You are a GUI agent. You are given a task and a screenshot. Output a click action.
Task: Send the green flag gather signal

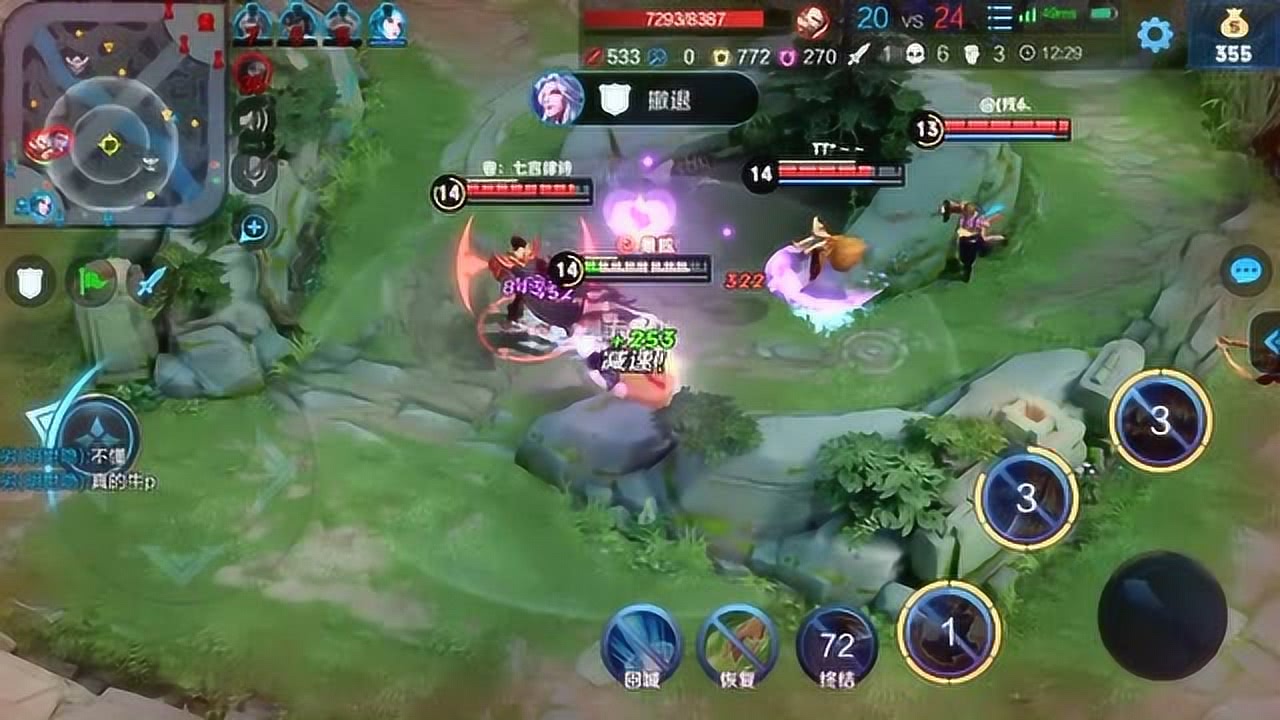(x=91, y=282)
